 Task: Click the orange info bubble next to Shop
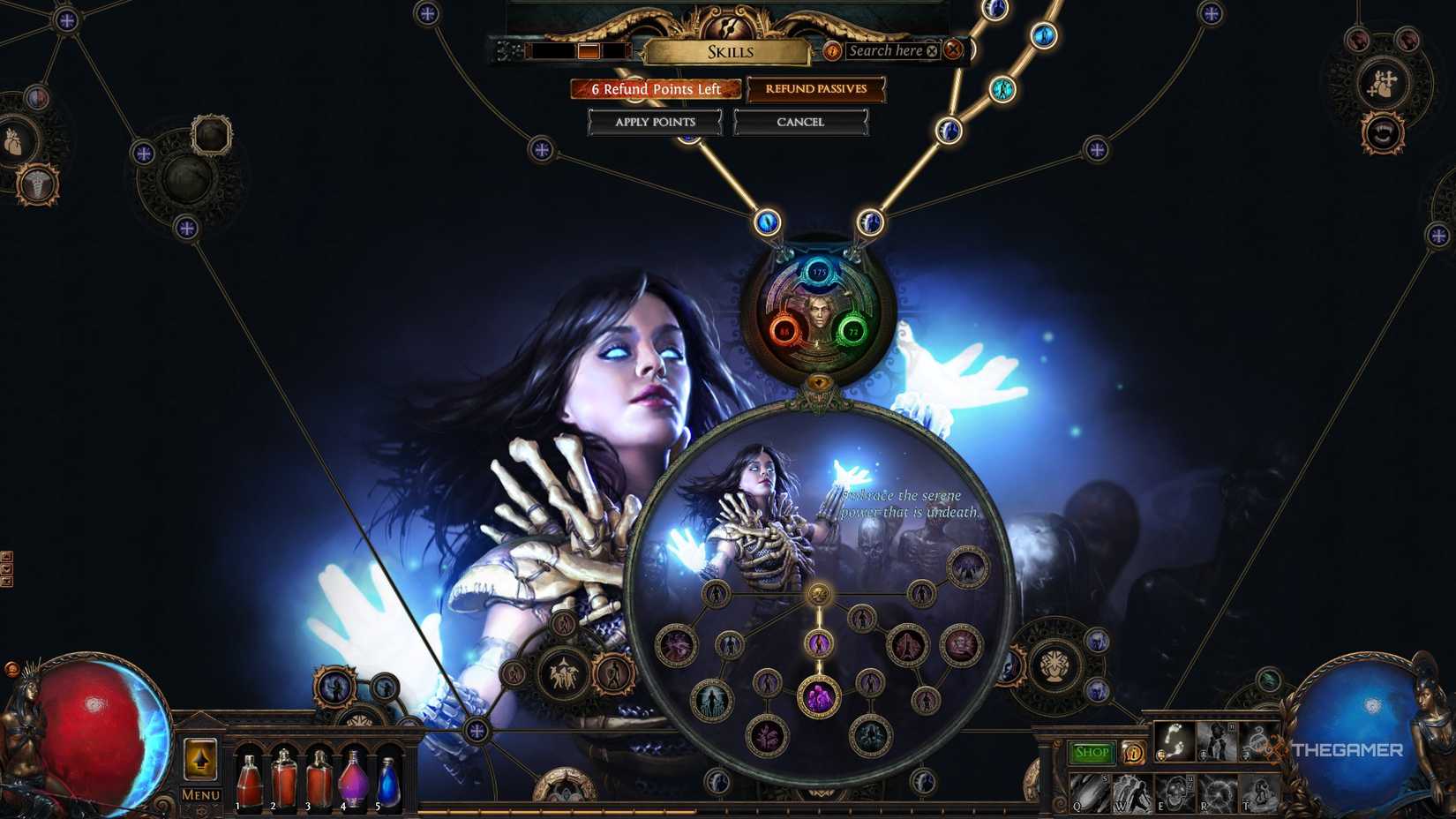click(x=1135, y=753)
